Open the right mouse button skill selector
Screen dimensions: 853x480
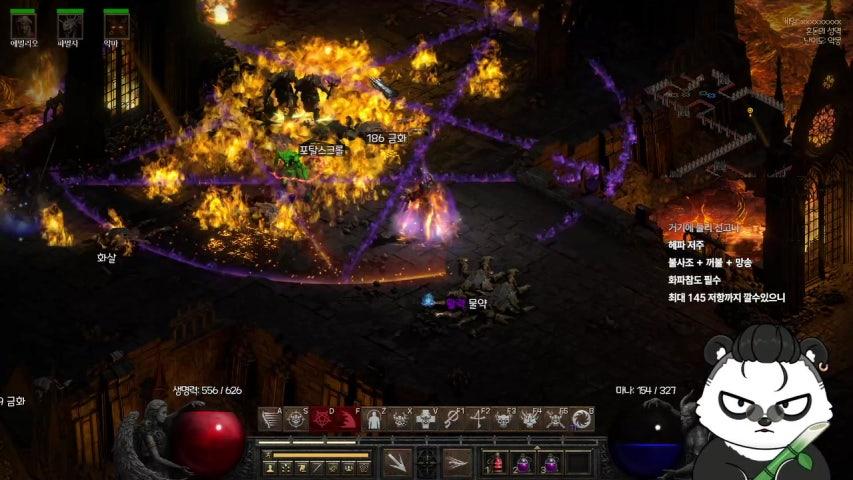[x=457, y=462]
